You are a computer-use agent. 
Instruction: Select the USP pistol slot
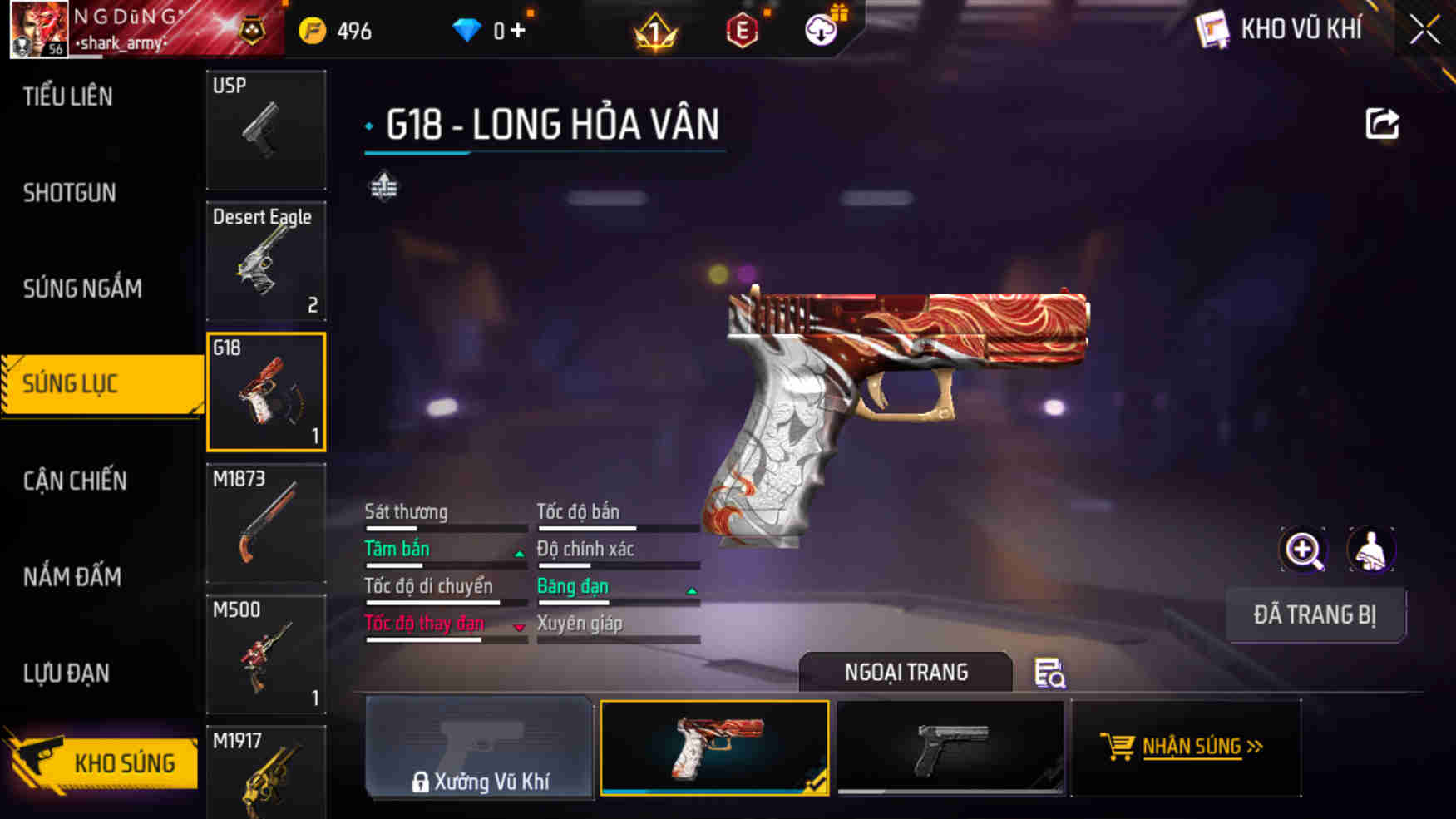[x=266, y=129]
